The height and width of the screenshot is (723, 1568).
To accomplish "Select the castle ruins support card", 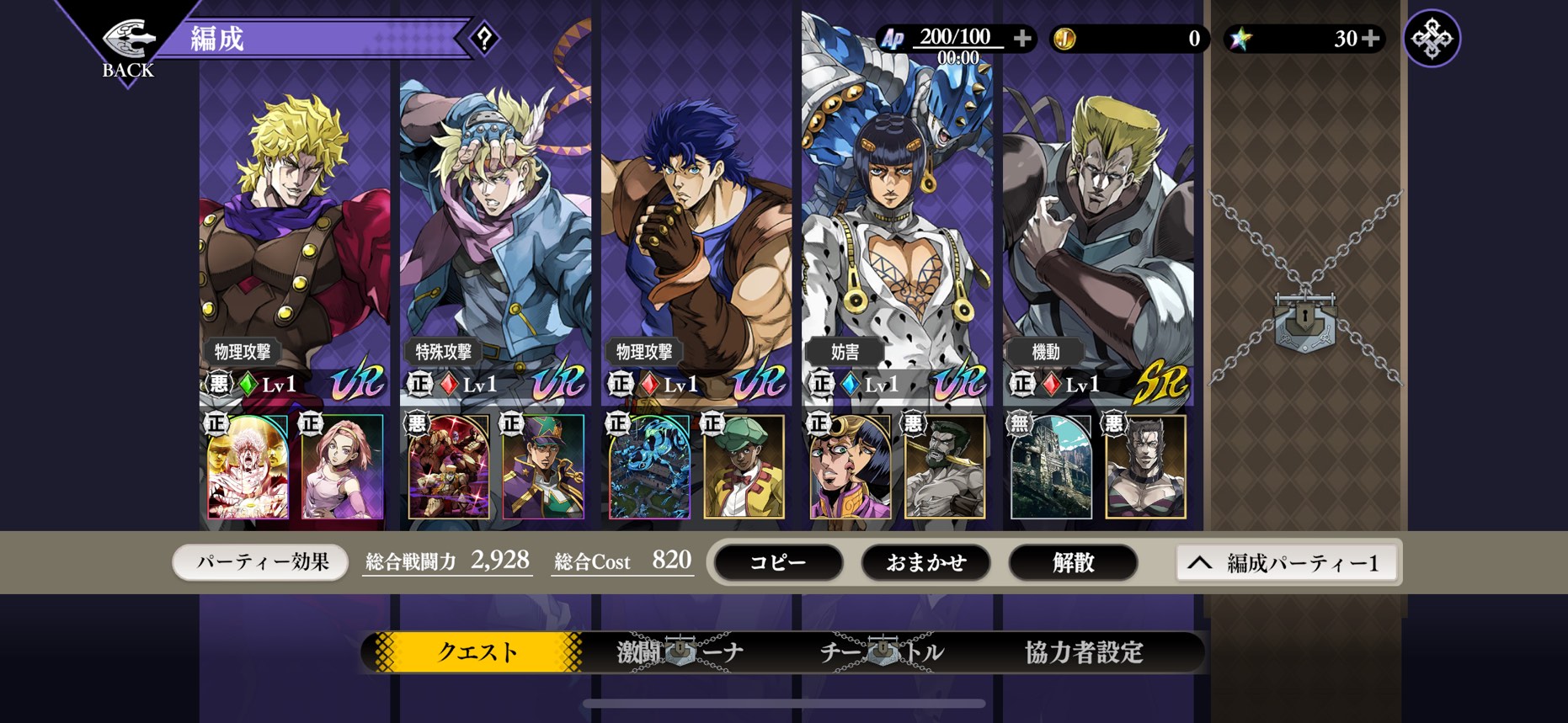I will (1050, 466).
